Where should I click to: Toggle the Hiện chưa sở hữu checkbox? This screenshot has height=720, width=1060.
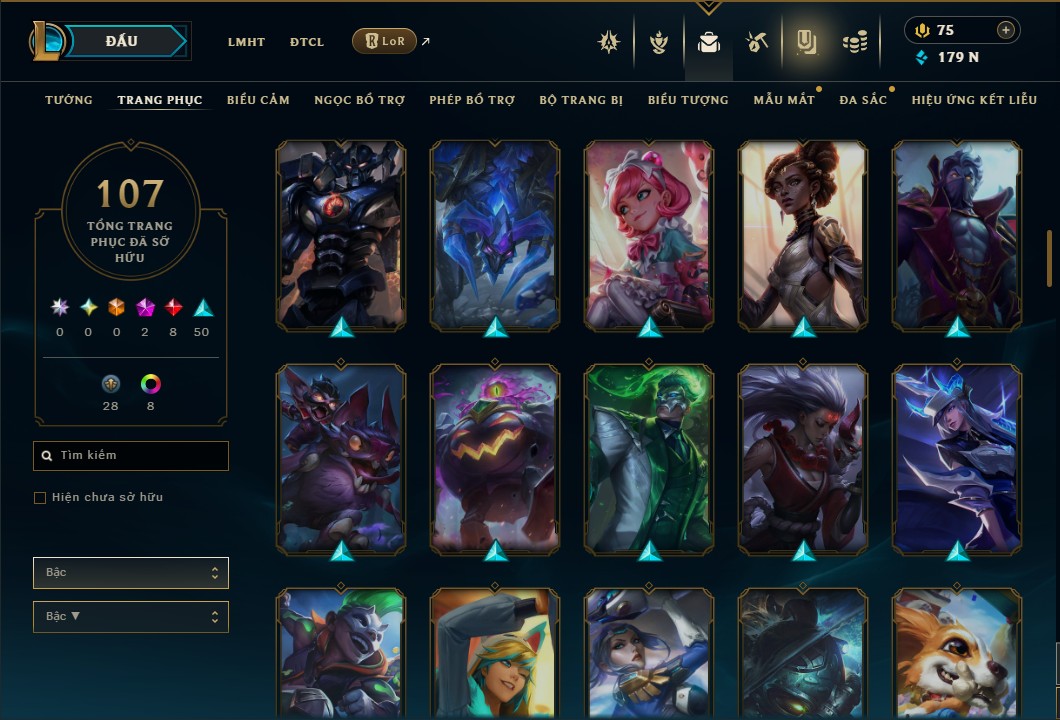click(40, 498)
